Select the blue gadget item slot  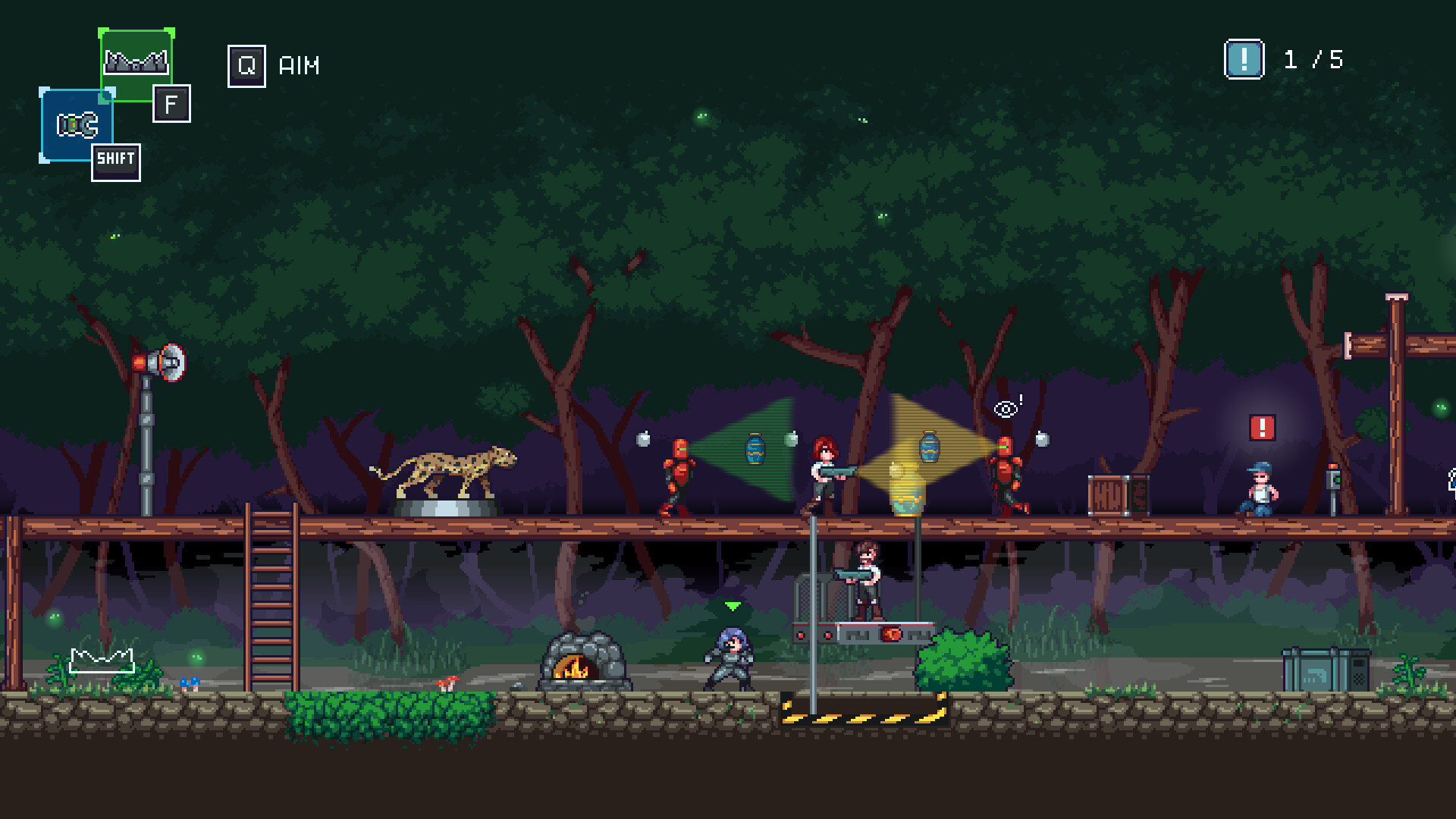pos(76,124)
